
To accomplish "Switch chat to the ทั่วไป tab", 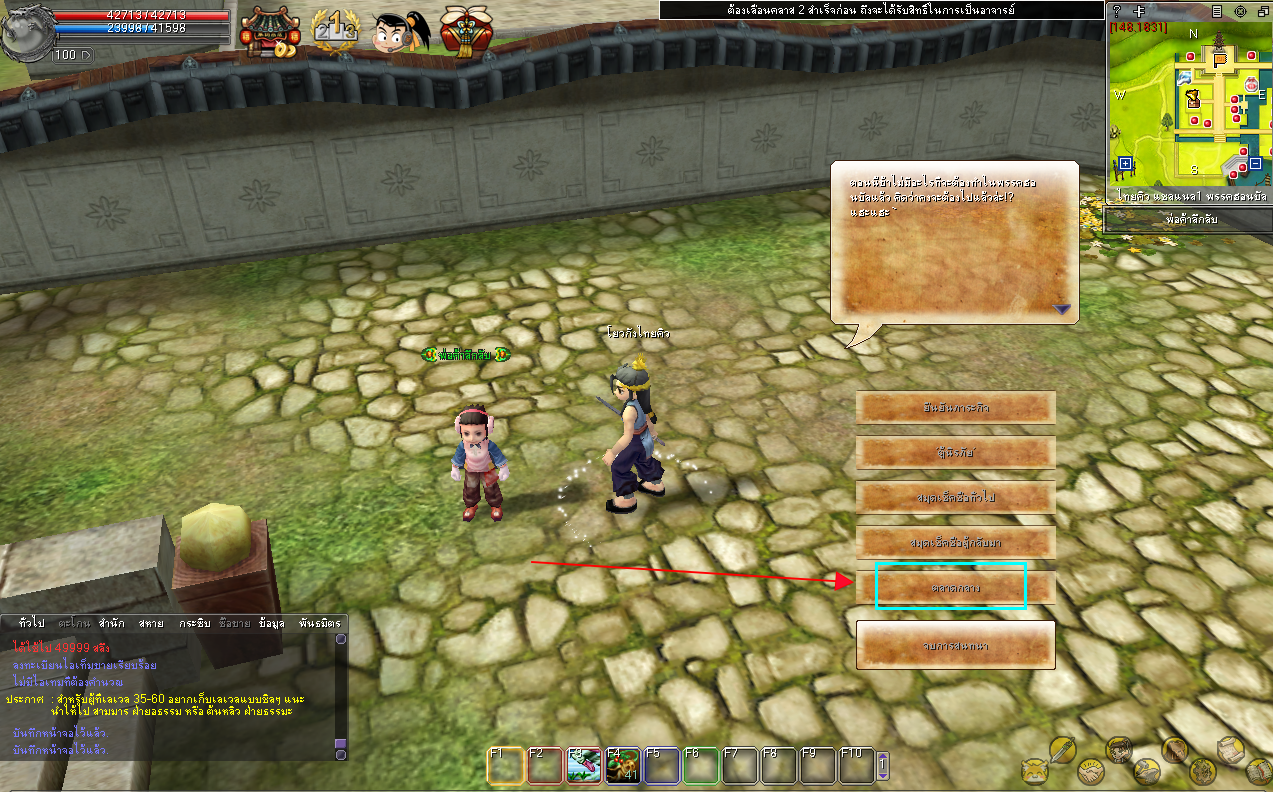I will (x=31, y=623).
